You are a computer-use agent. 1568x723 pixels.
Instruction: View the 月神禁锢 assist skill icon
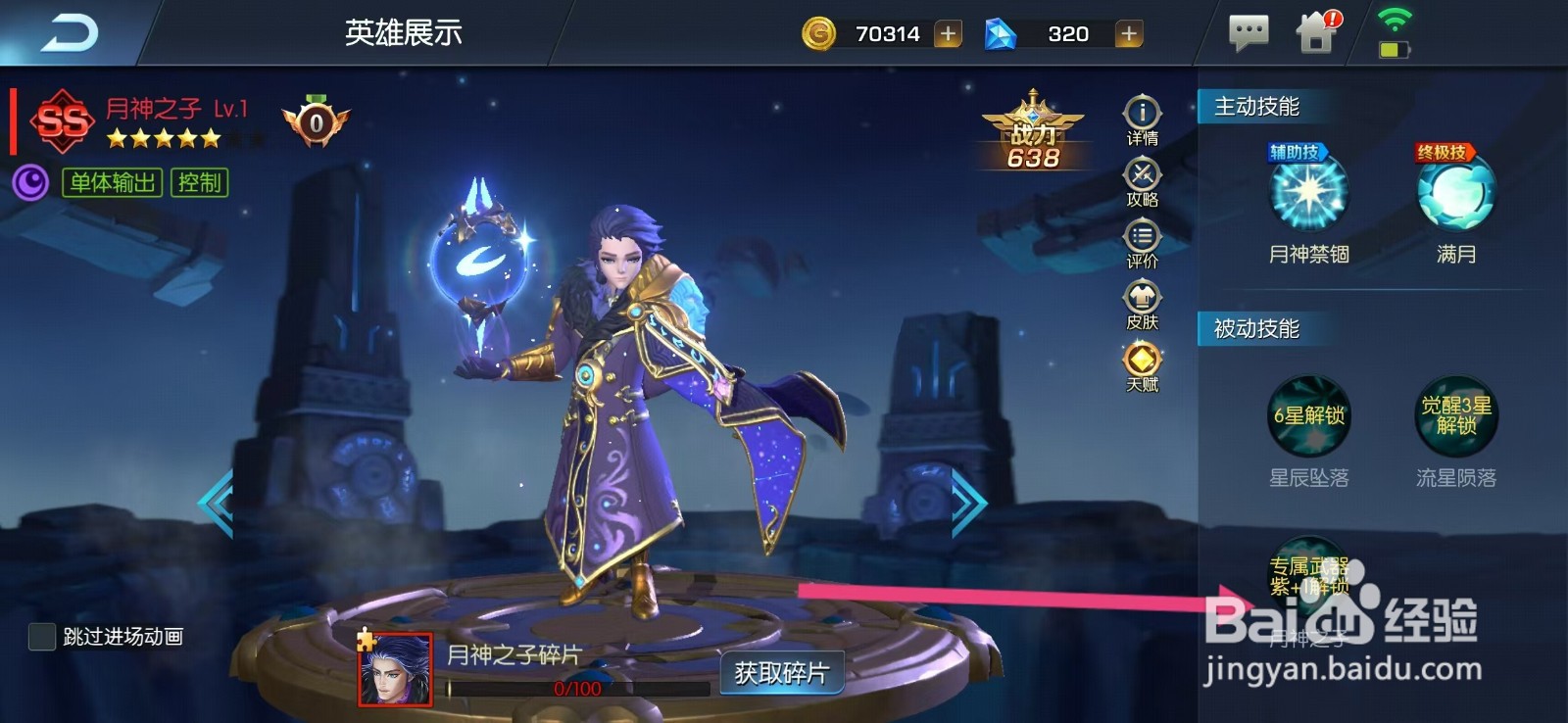(x=1308, y=196)
